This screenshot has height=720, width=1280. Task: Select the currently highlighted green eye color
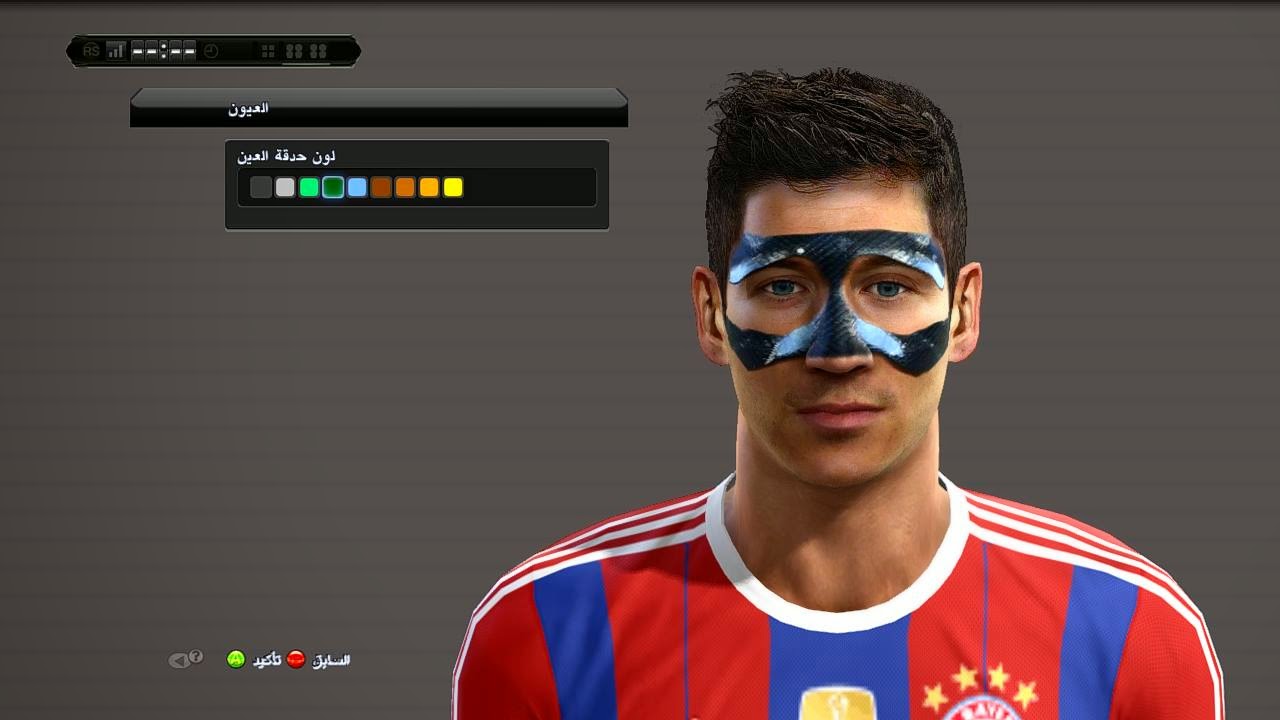coord(332,187)
